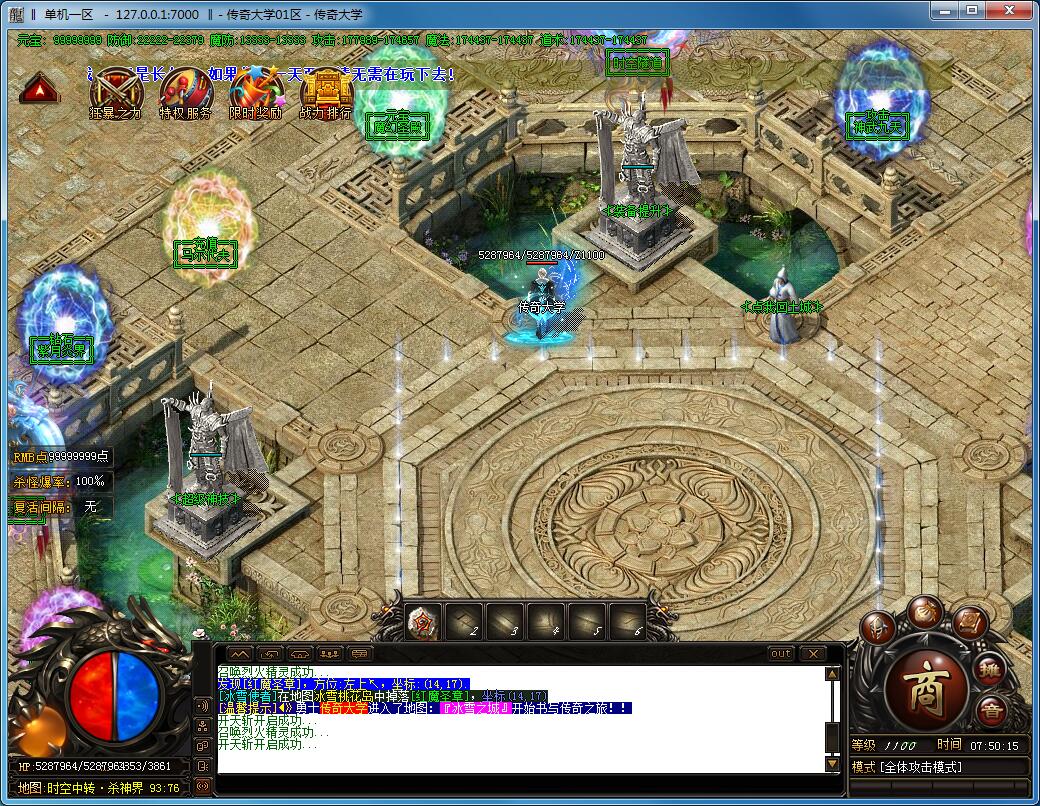The image size is (1040, 806).
Task: Open the bag inventory button
Action: pos(925,612)
